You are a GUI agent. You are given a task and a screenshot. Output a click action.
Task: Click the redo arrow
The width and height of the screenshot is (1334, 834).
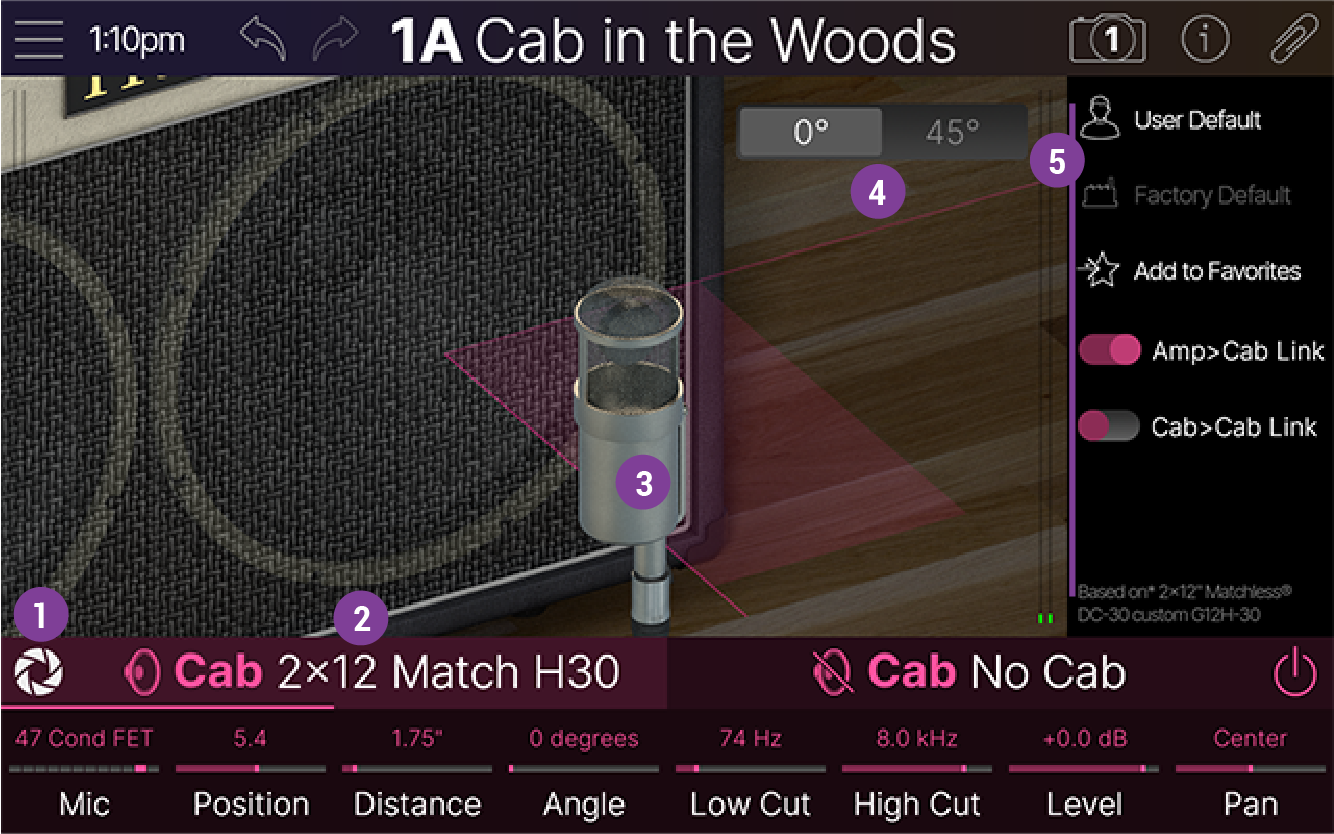point(333,36)
